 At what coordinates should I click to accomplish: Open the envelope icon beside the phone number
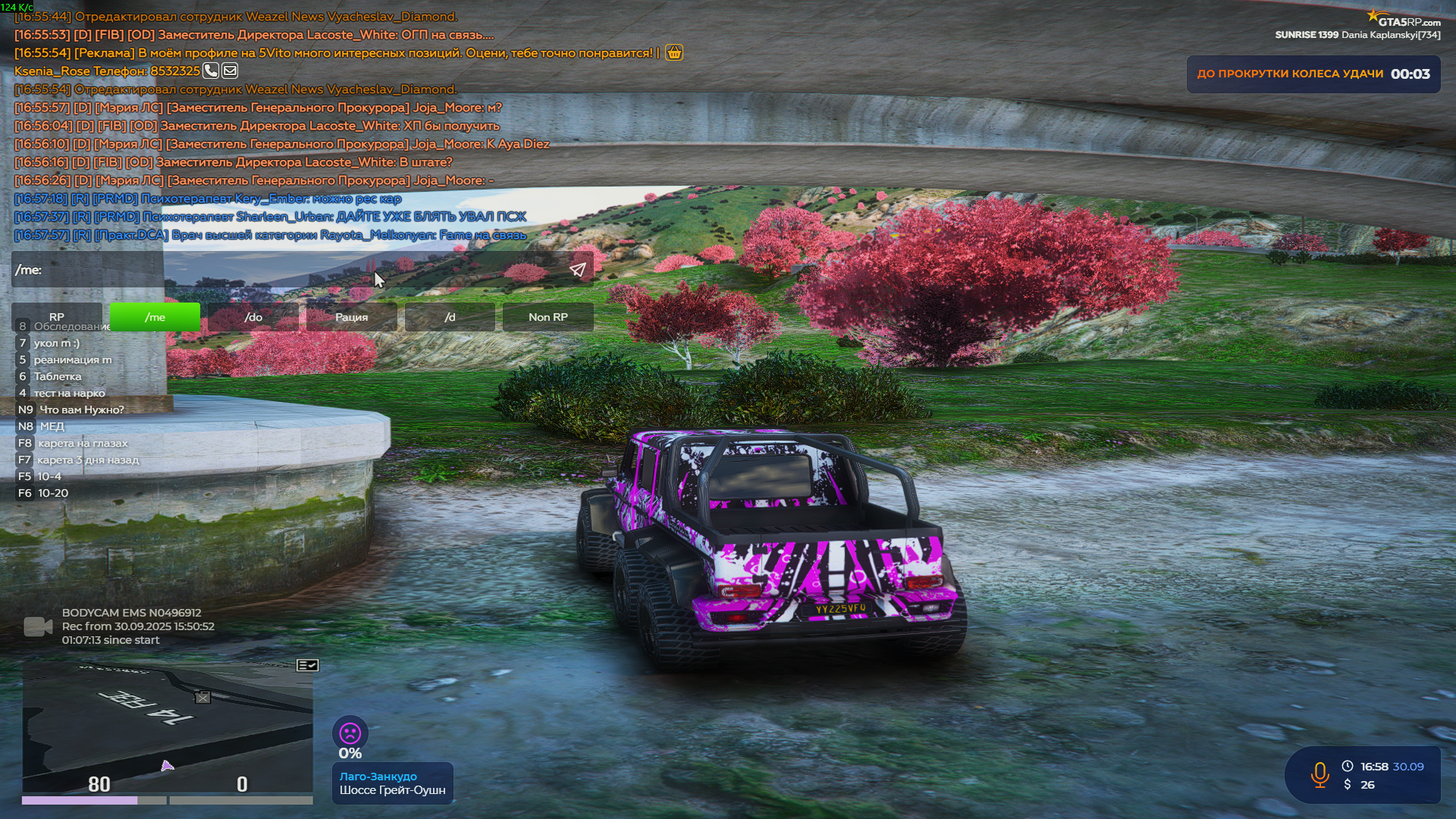point(231,70)
